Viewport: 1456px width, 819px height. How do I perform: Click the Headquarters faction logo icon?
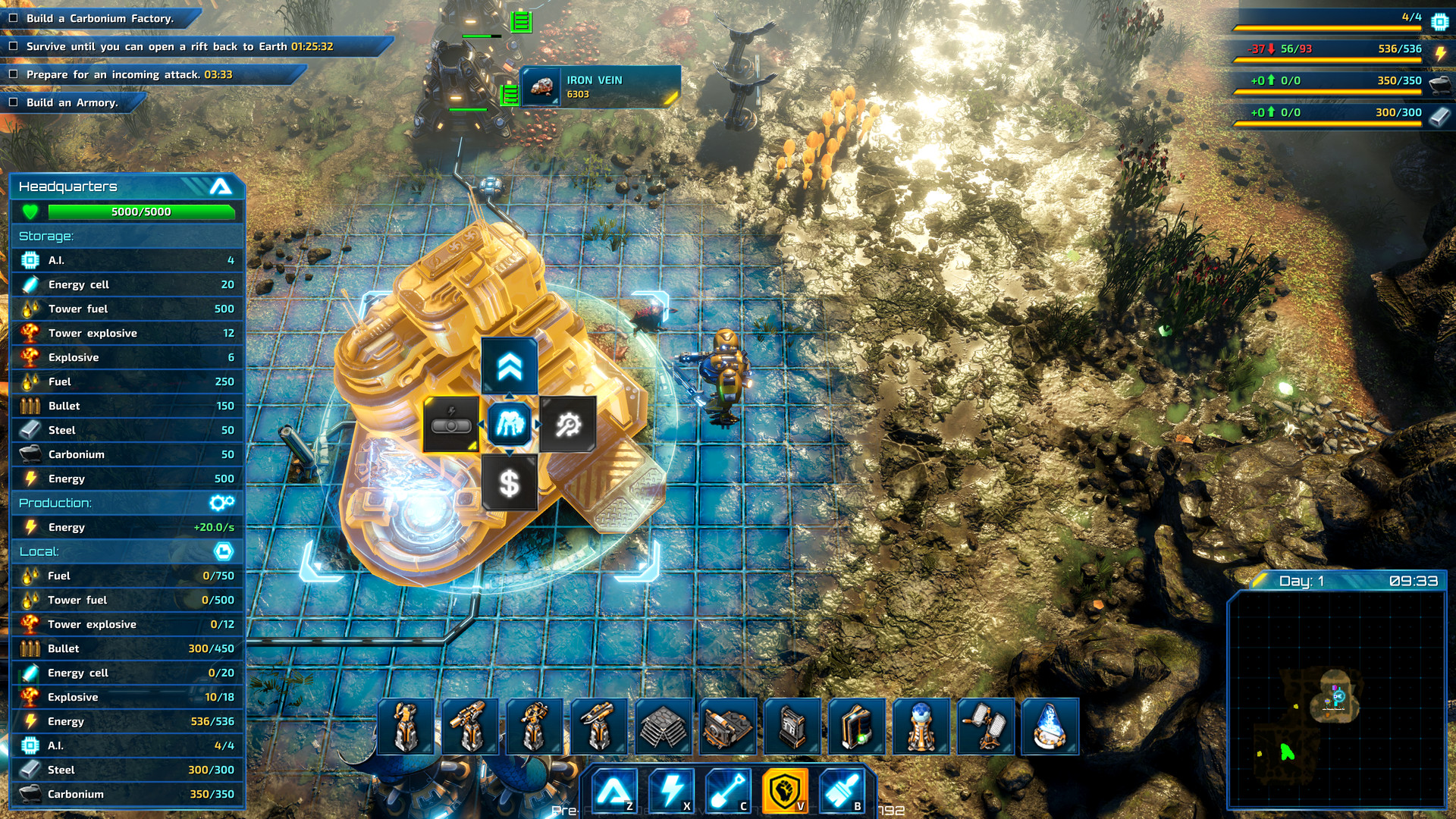[221, 187]
